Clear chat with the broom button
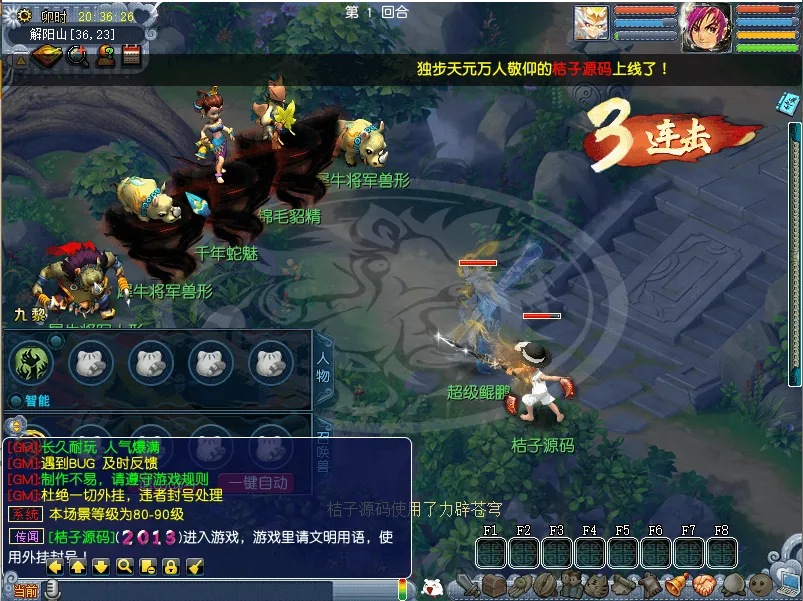Screen dimensions: 803x601 (x=195, y=567)
